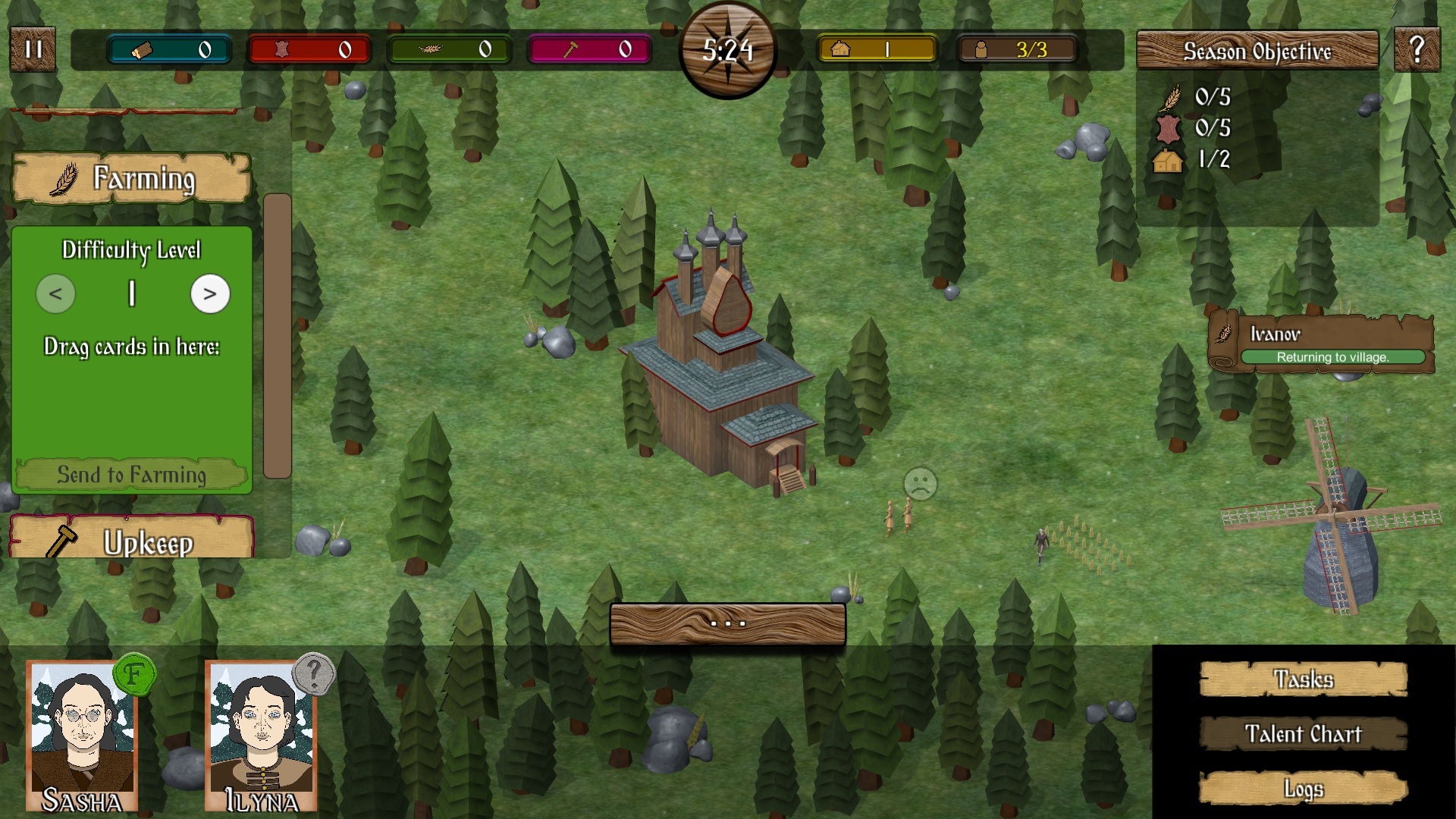This screenshot has width=1456, height=819.
Task: Pause the game with the pause button
Action: [33, 49]
